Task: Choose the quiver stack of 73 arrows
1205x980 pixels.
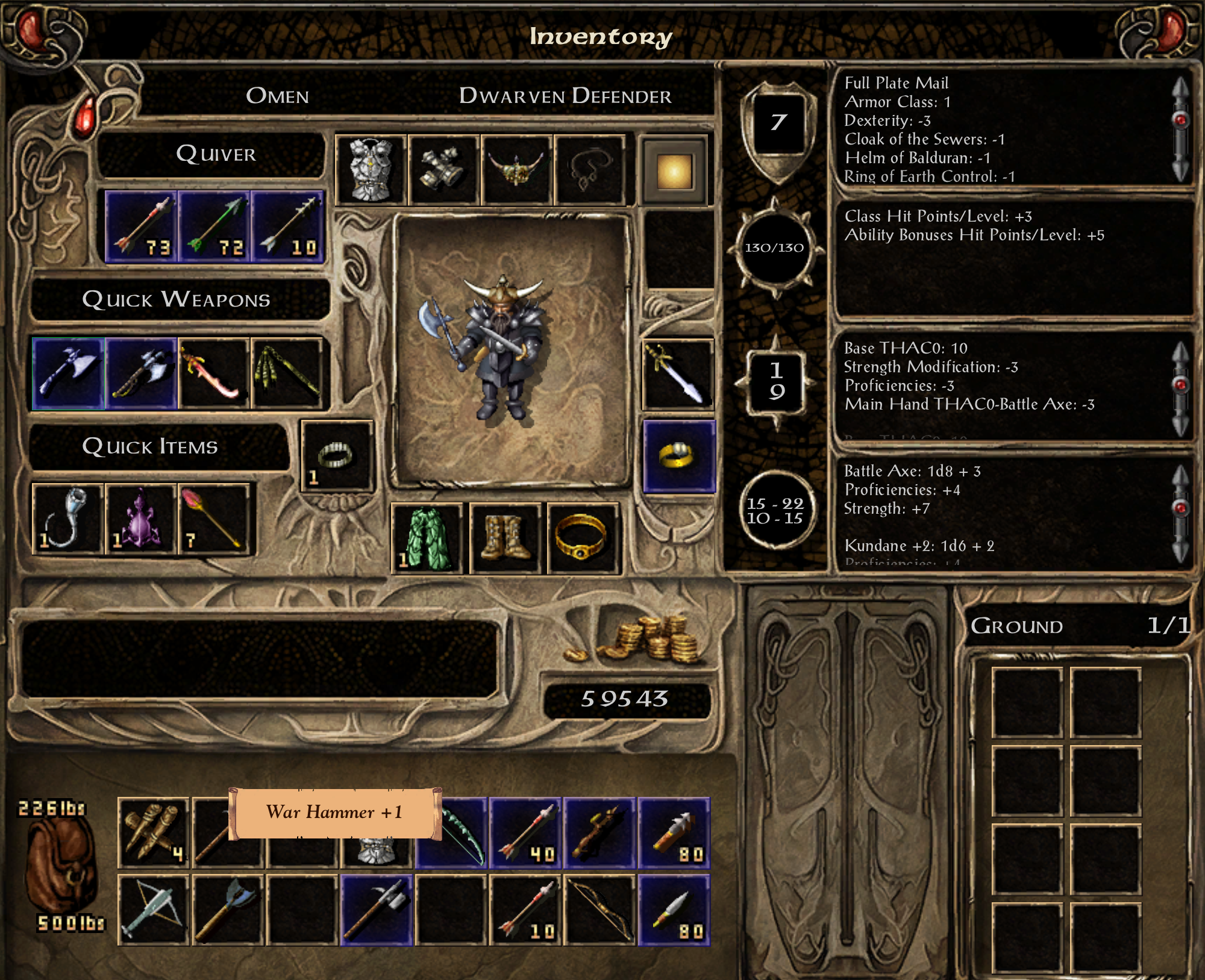Action: click(141, 227)
